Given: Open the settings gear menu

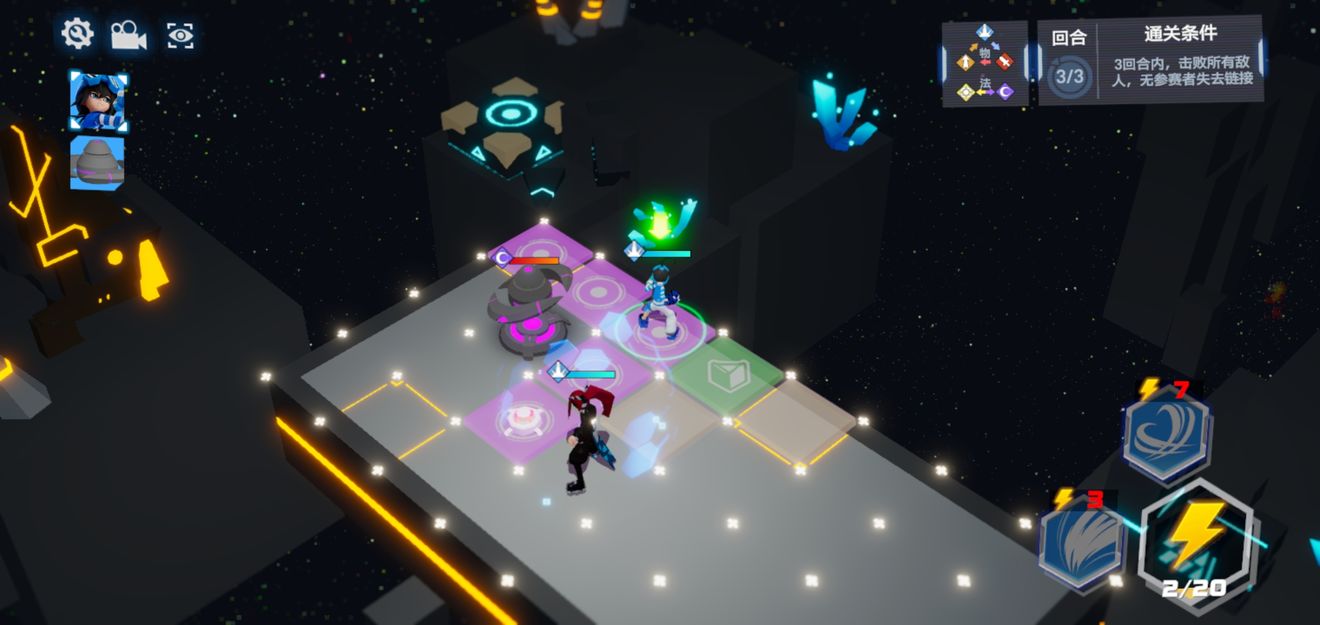Looking at the screenshot, I should tap(77, 35).
